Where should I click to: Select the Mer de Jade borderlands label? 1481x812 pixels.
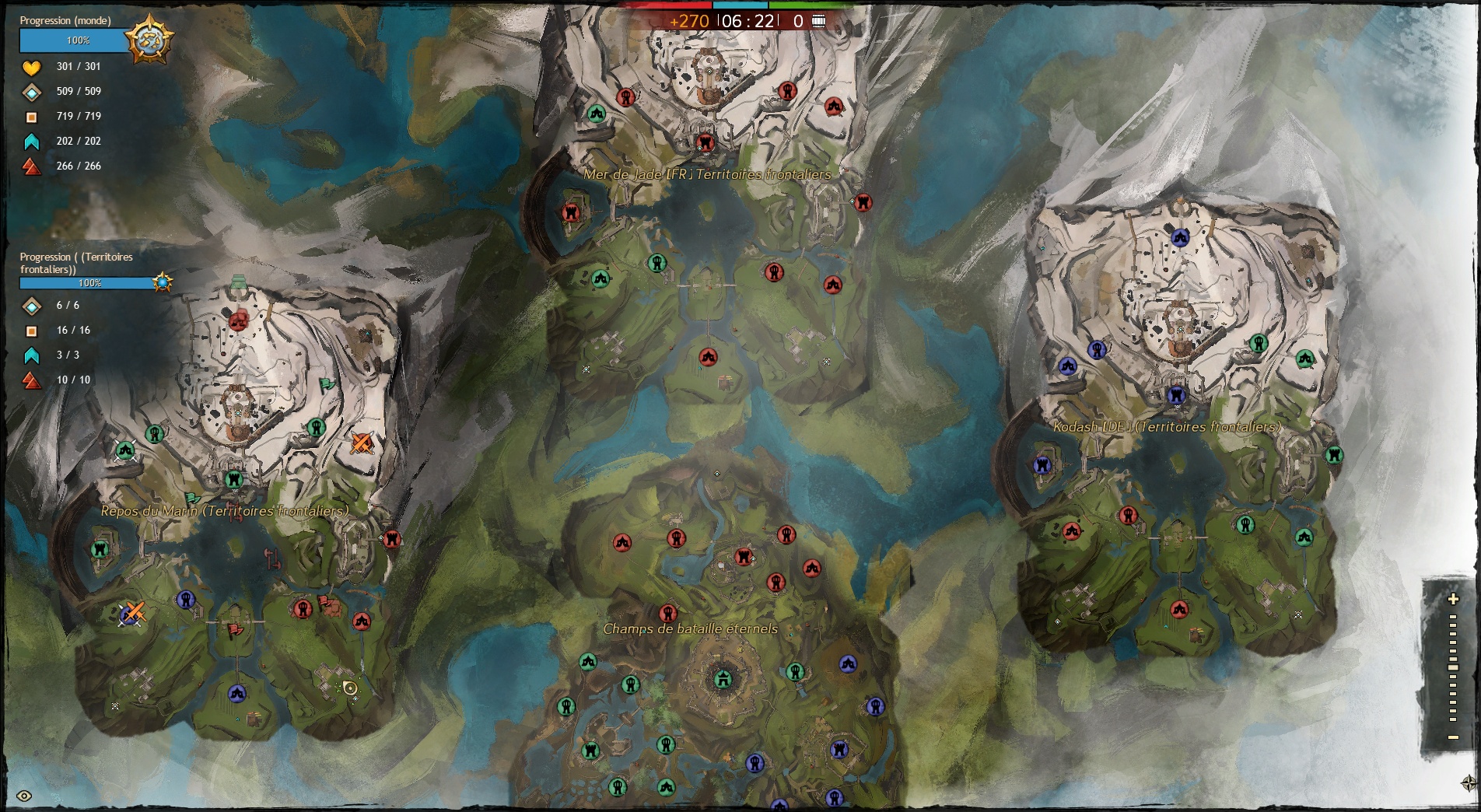[x=707, y=174]
